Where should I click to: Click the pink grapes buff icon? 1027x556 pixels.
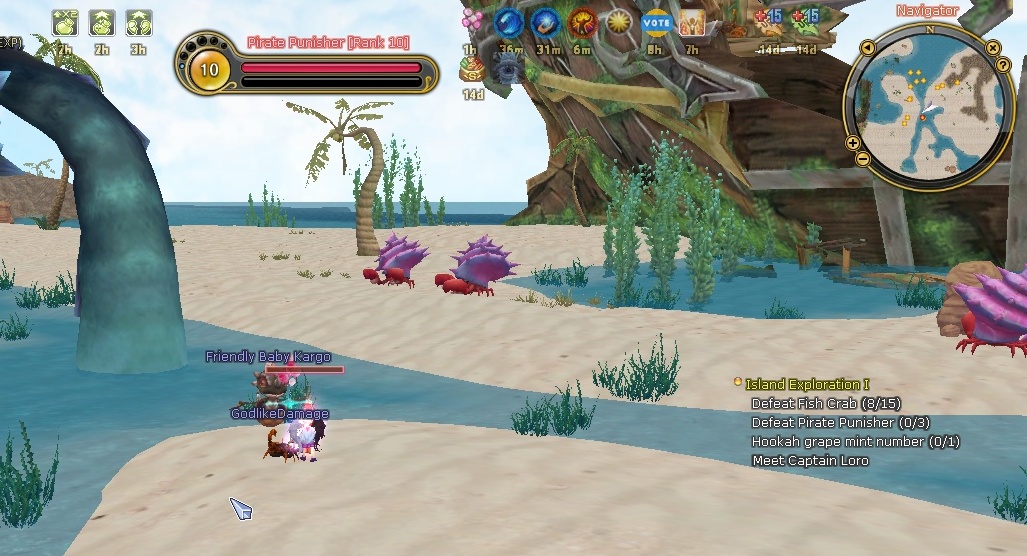click(x=471, y=20)
